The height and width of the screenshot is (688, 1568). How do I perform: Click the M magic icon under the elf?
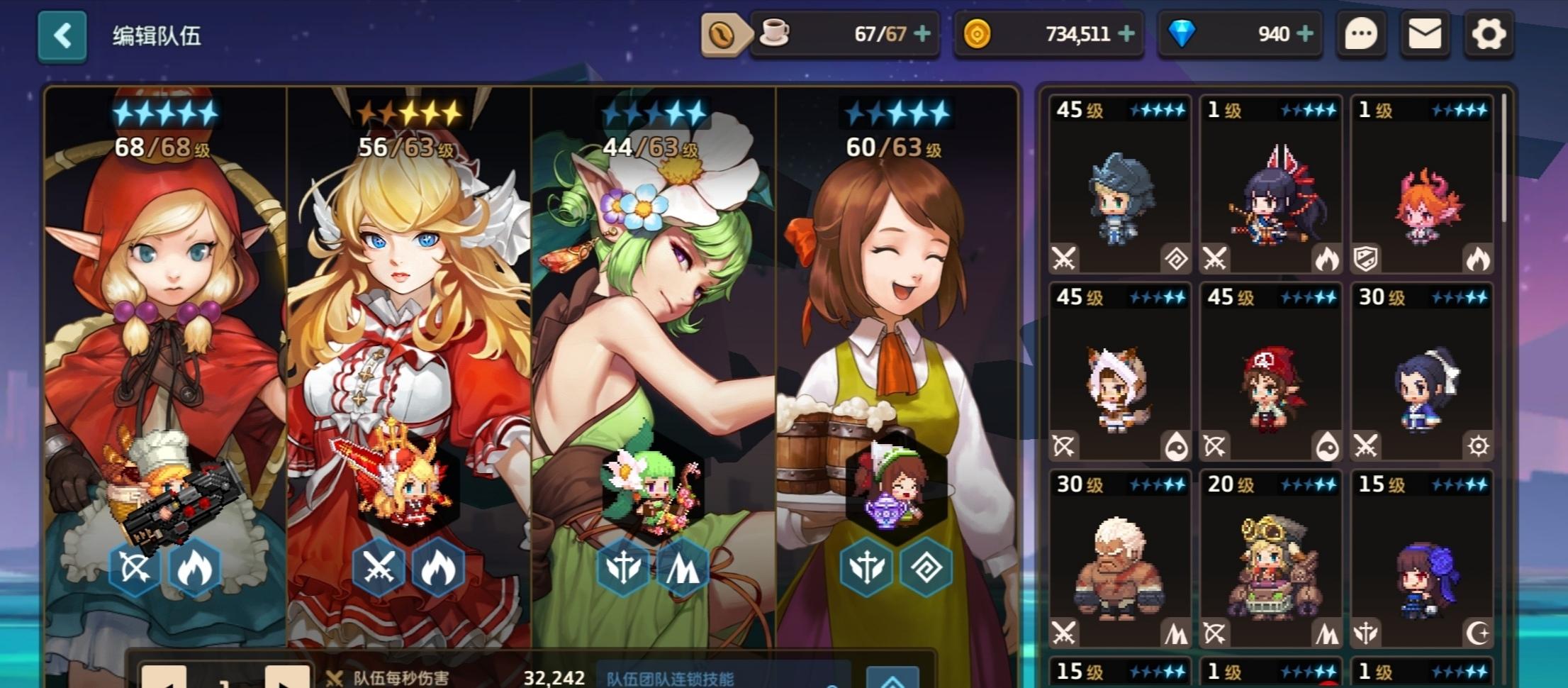point(682,567)
